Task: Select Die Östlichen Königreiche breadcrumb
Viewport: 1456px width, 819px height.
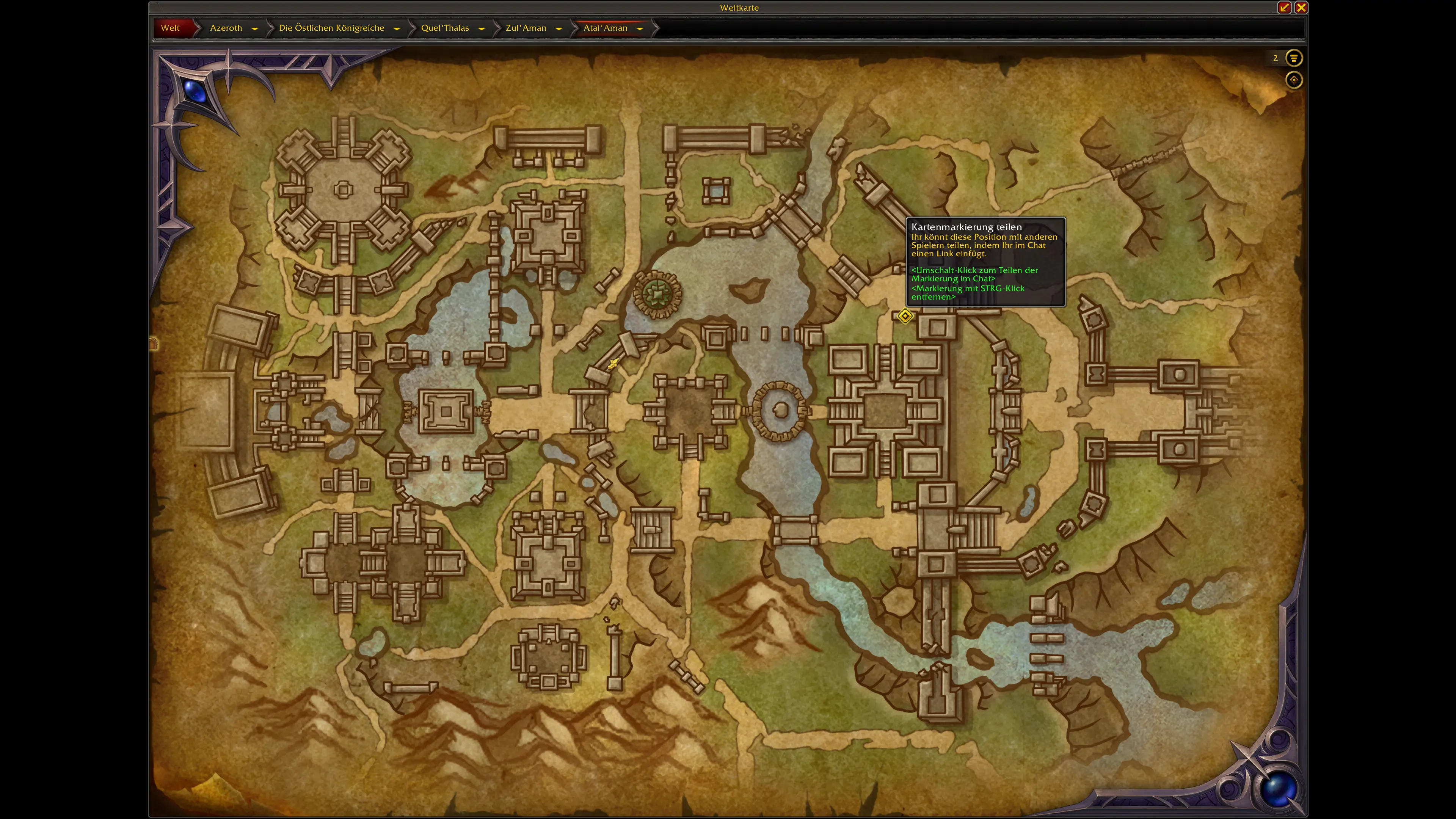Action: 331,28
